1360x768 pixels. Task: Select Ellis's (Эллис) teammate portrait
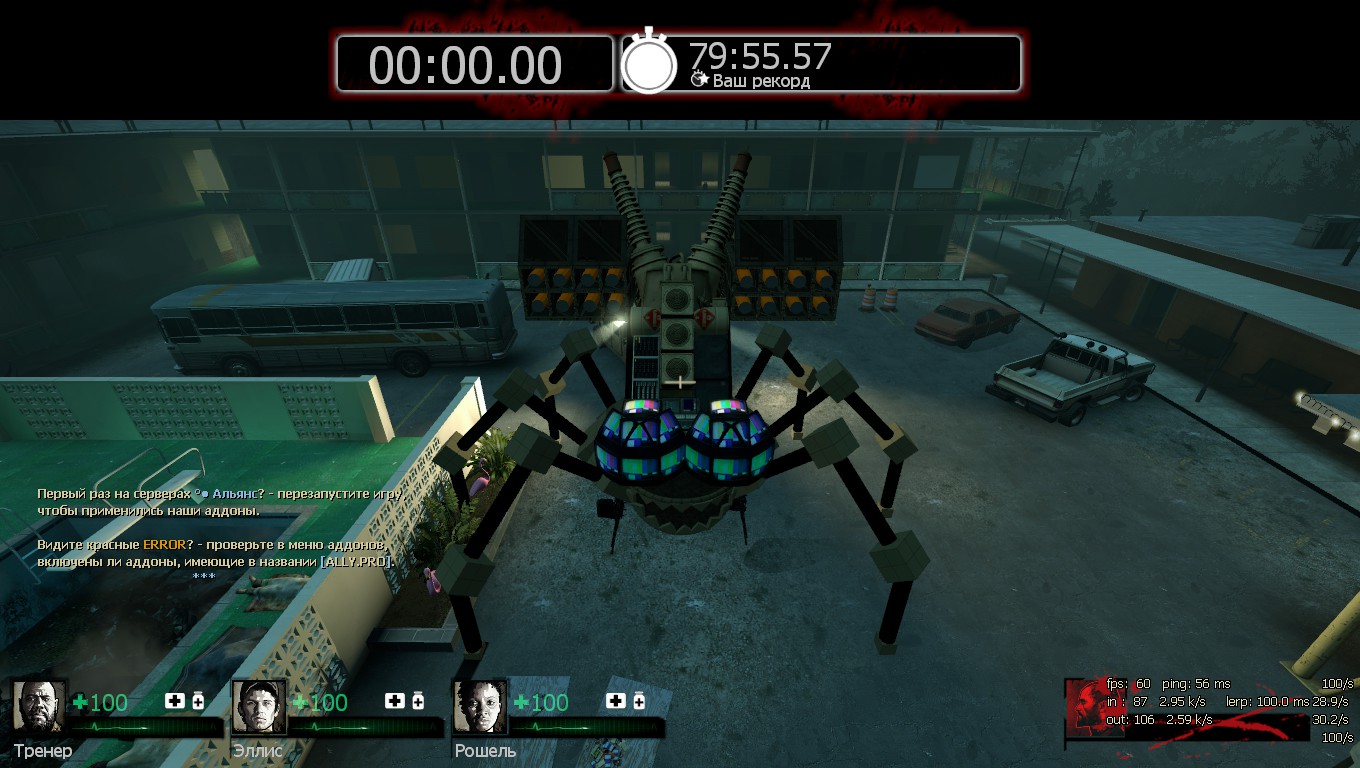coord(259,707)
